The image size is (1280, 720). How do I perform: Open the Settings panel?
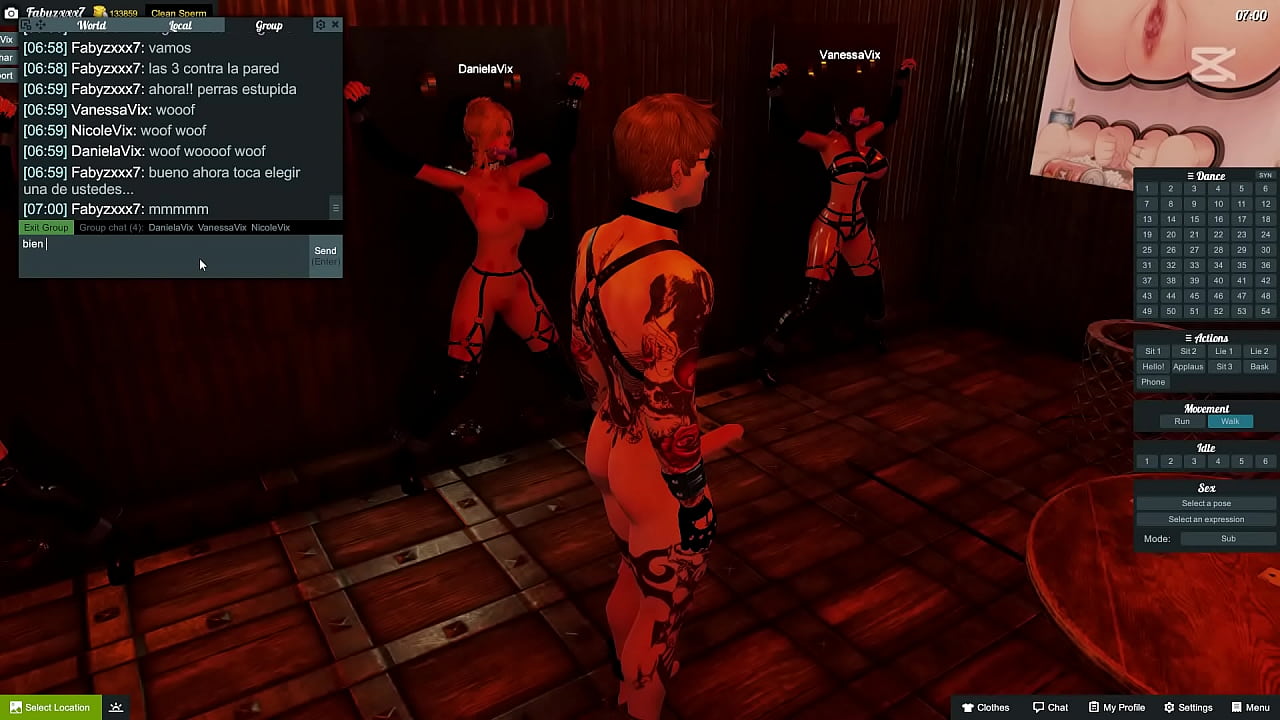click(1188, 708)
